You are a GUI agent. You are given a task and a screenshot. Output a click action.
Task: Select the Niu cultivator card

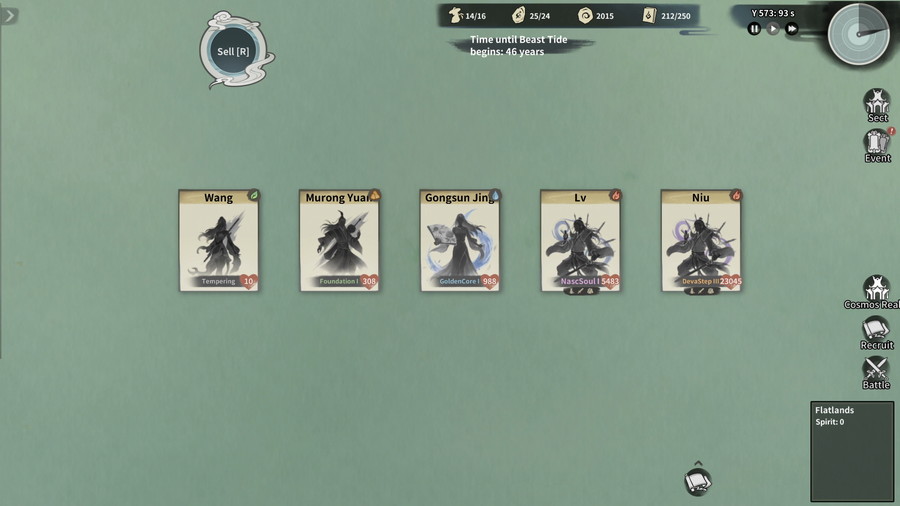[700, 241]
